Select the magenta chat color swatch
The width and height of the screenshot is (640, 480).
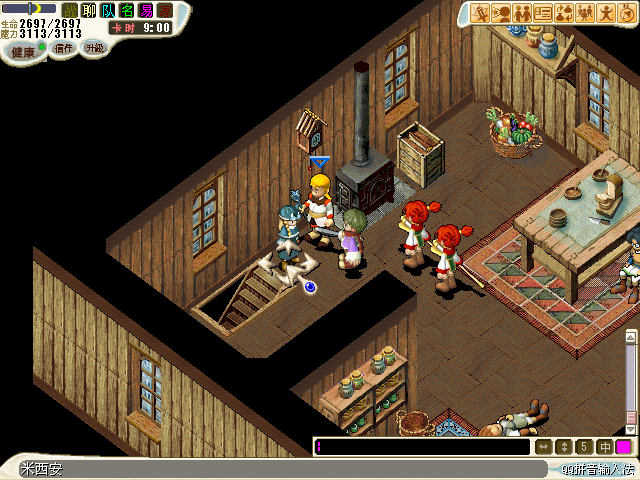pos(624,447)
